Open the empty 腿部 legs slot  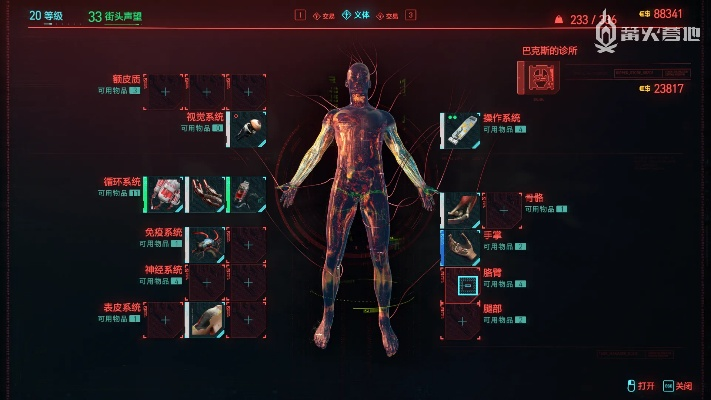pos(461,321)
